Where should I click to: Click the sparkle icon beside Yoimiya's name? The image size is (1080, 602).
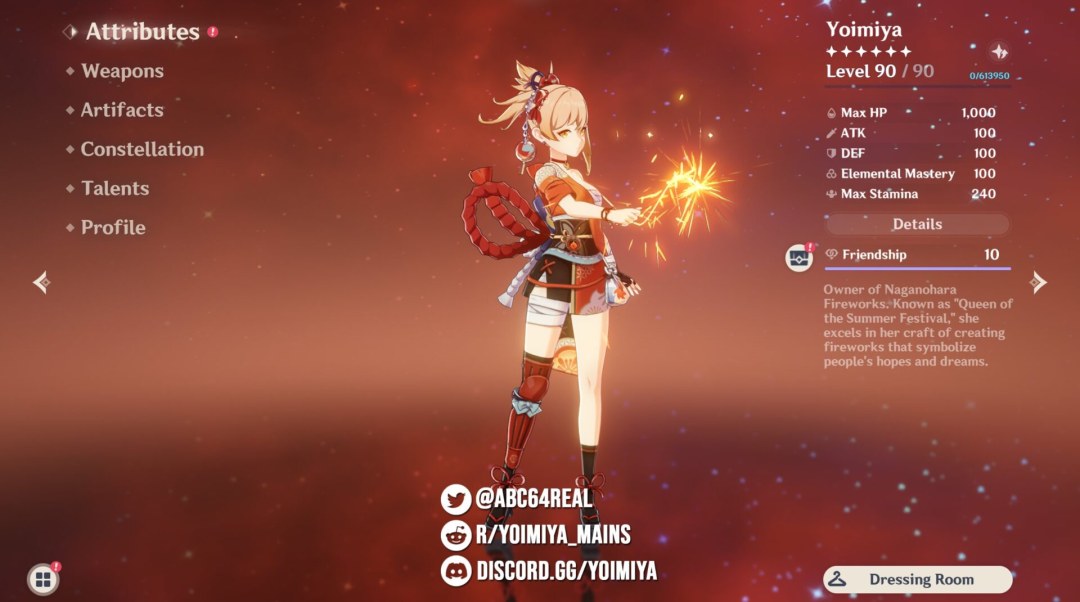point(998,52)
